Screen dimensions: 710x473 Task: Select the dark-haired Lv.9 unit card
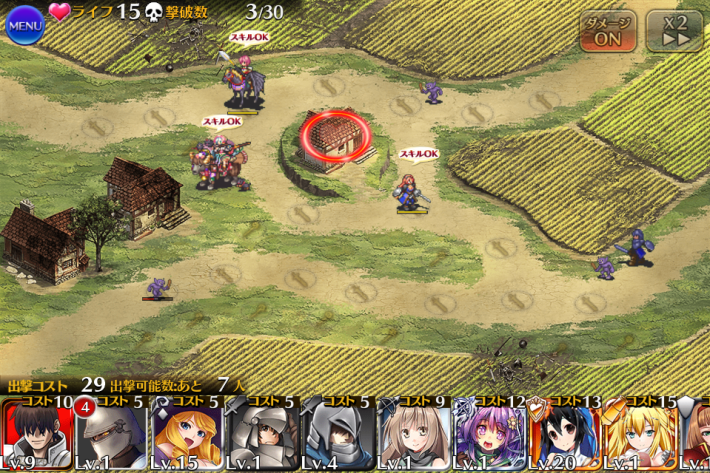coord(36,436)
